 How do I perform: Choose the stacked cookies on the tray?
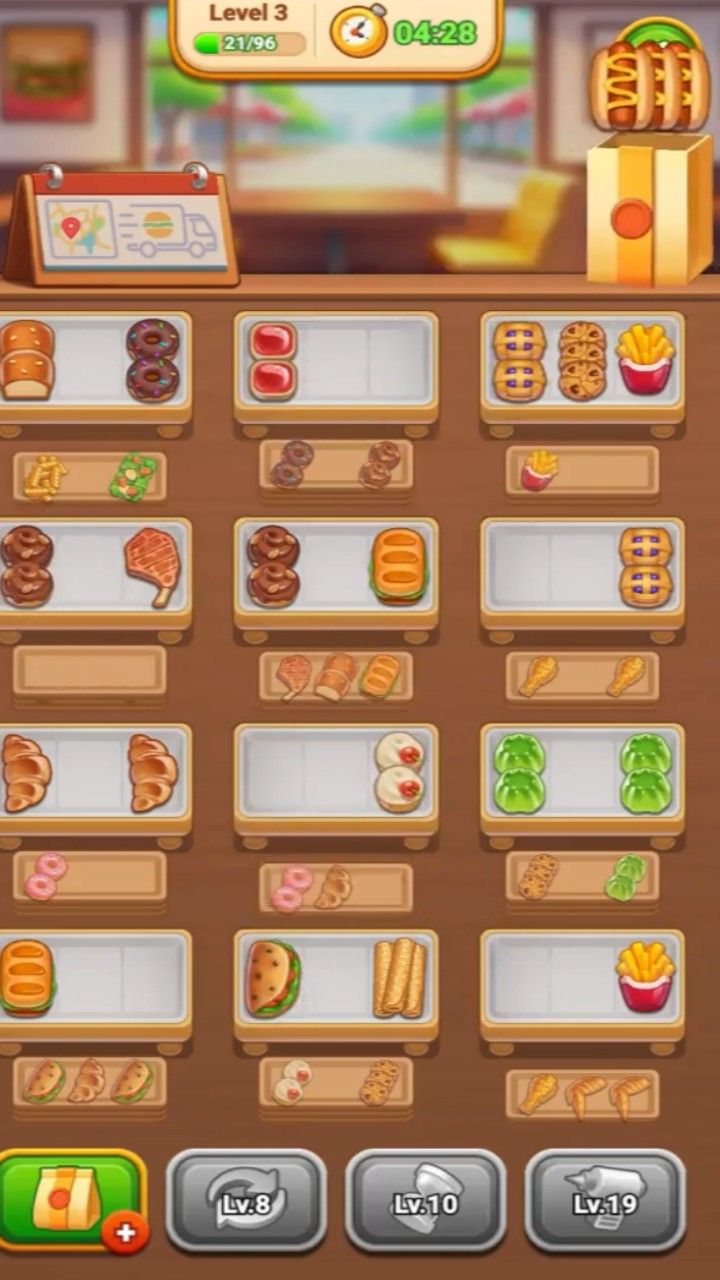coord(582,360)
